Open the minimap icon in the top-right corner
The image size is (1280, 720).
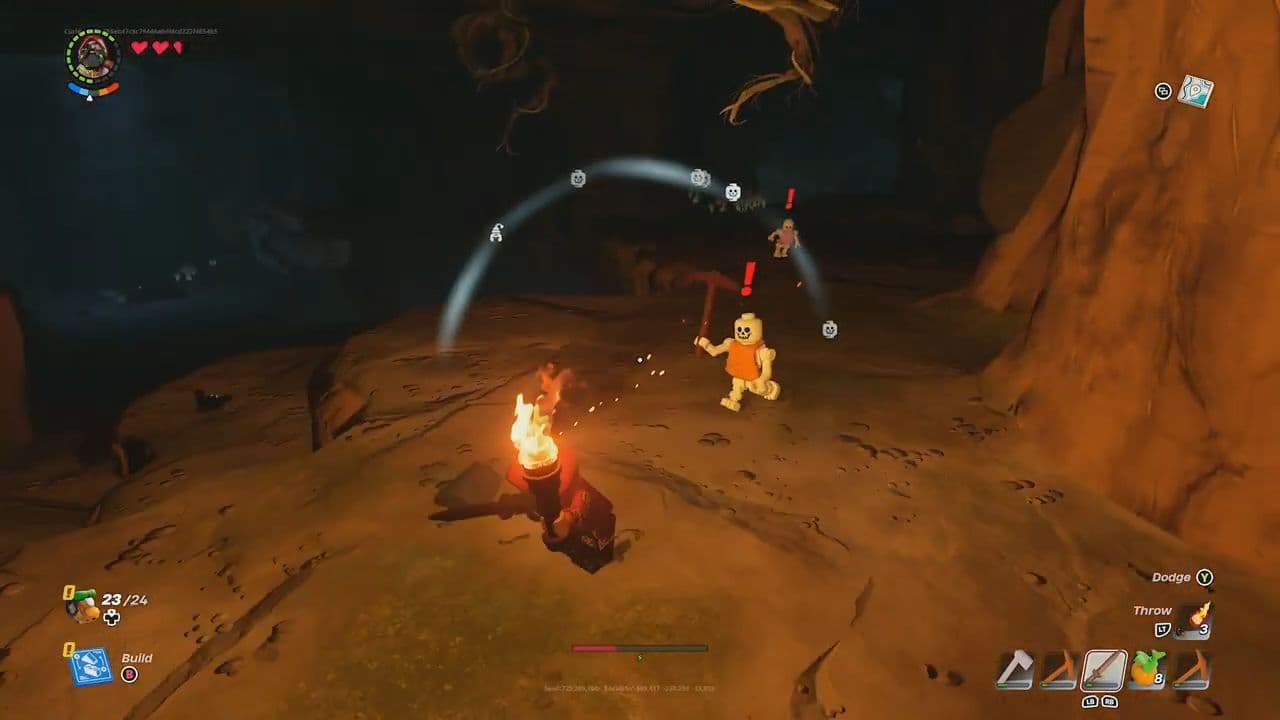pyautogui.click(x=1196, y=93)
